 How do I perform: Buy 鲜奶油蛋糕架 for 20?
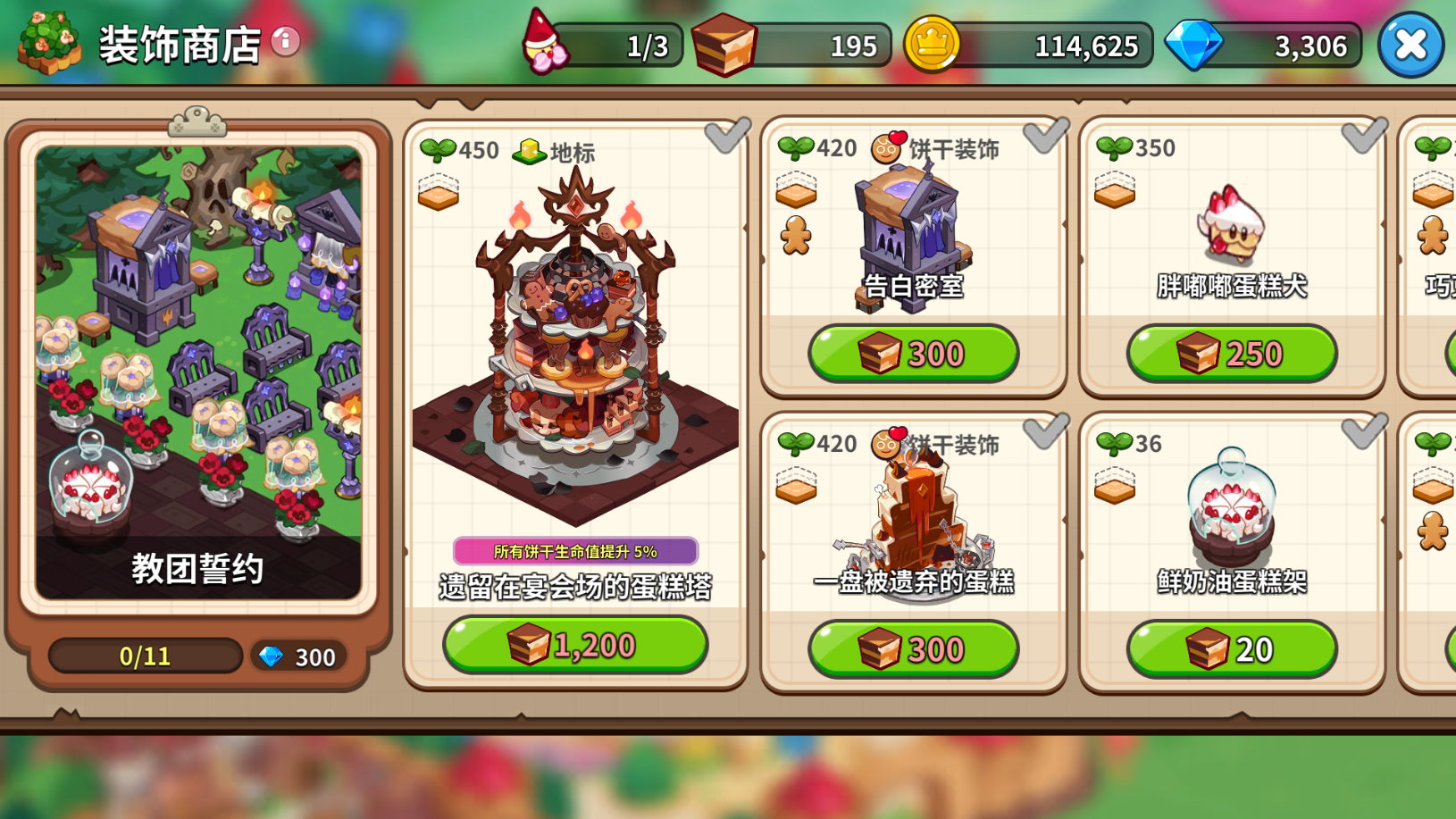(x=1232, y=649)
